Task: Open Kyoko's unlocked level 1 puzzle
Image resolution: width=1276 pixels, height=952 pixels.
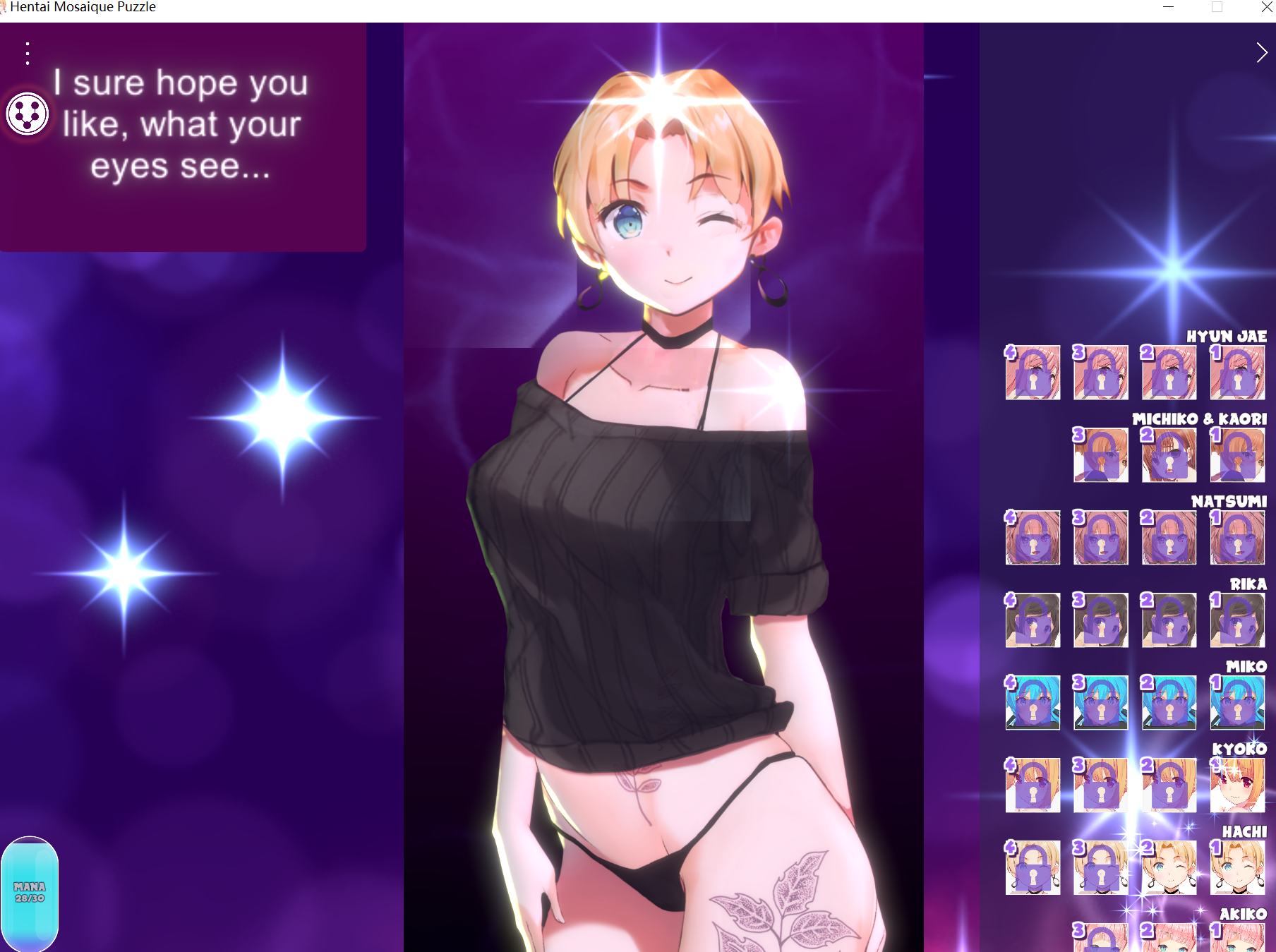Action: point(1237,785)
